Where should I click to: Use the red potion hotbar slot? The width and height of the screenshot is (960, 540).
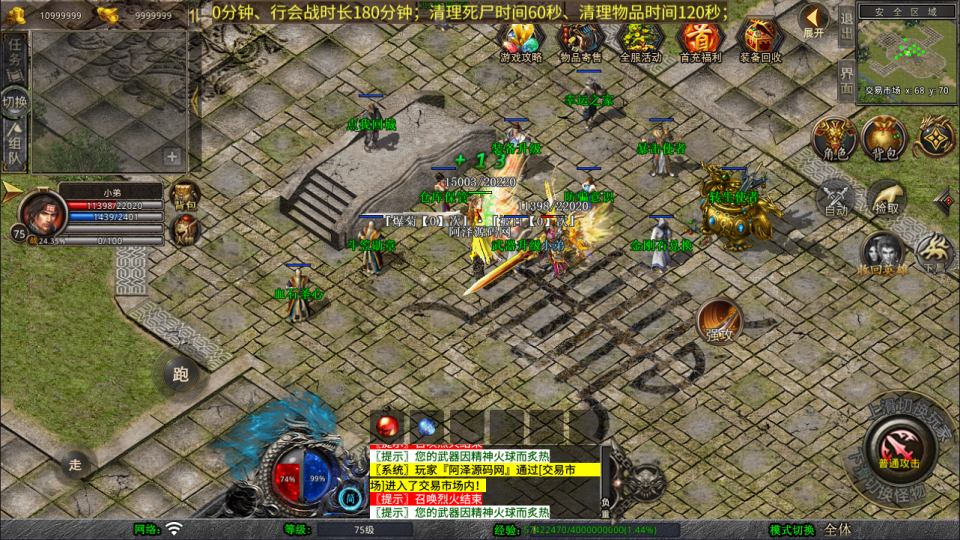[x=389, y=424]
